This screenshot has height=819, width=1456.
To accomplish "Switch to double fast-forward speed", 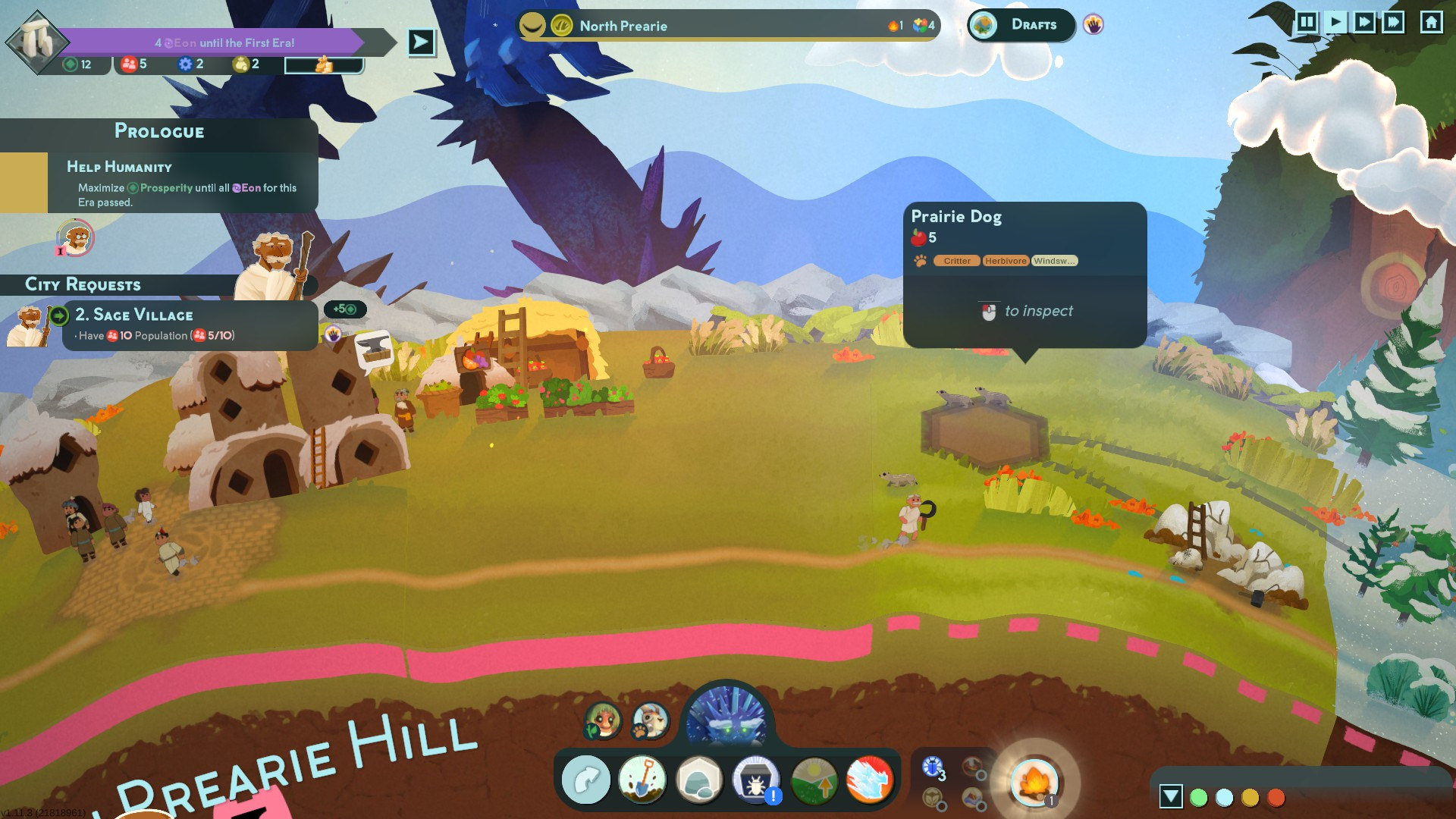I will pos(1364,22).
